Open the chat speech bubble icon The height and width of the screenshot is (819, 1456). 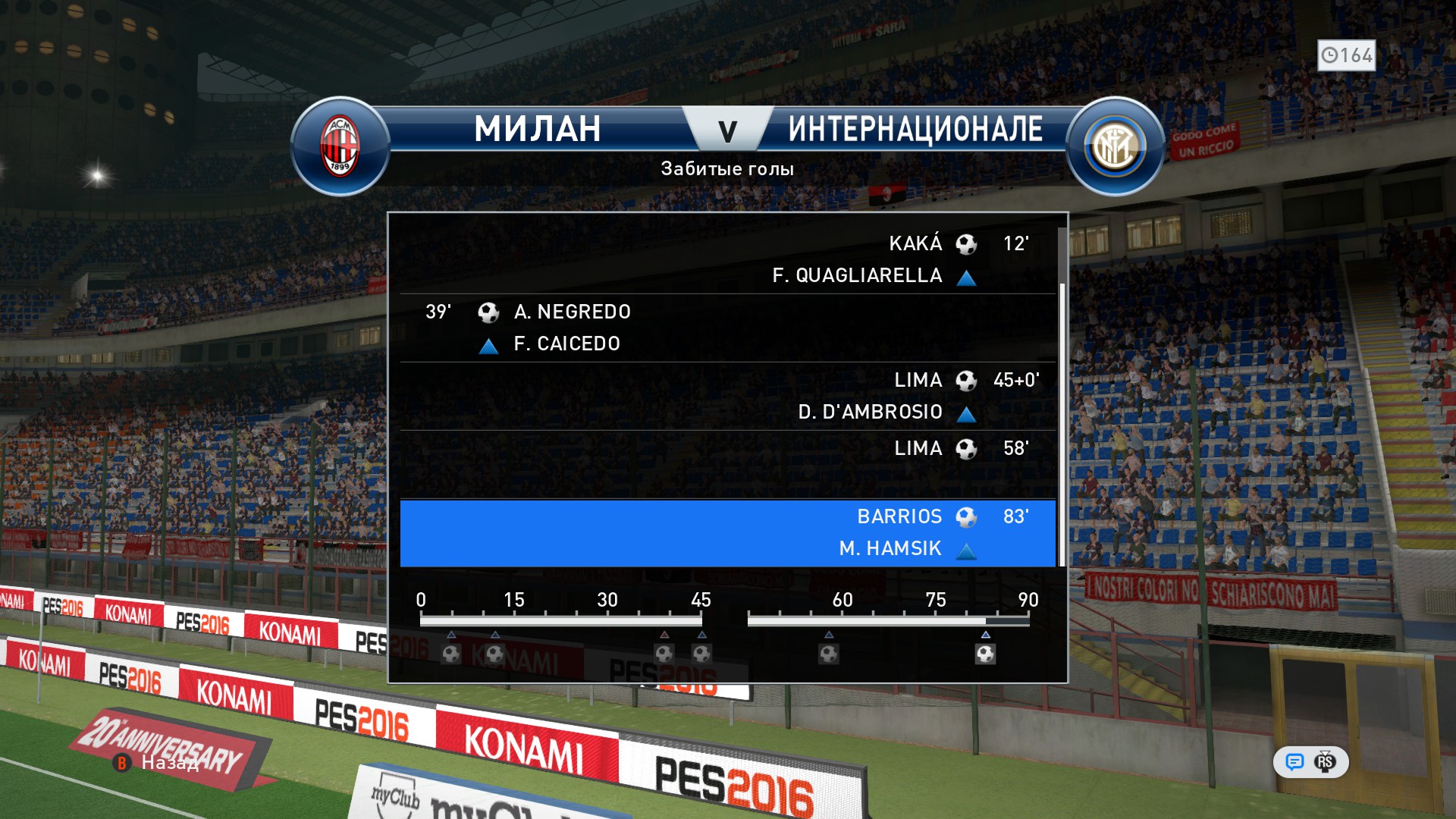(1294, 762)
